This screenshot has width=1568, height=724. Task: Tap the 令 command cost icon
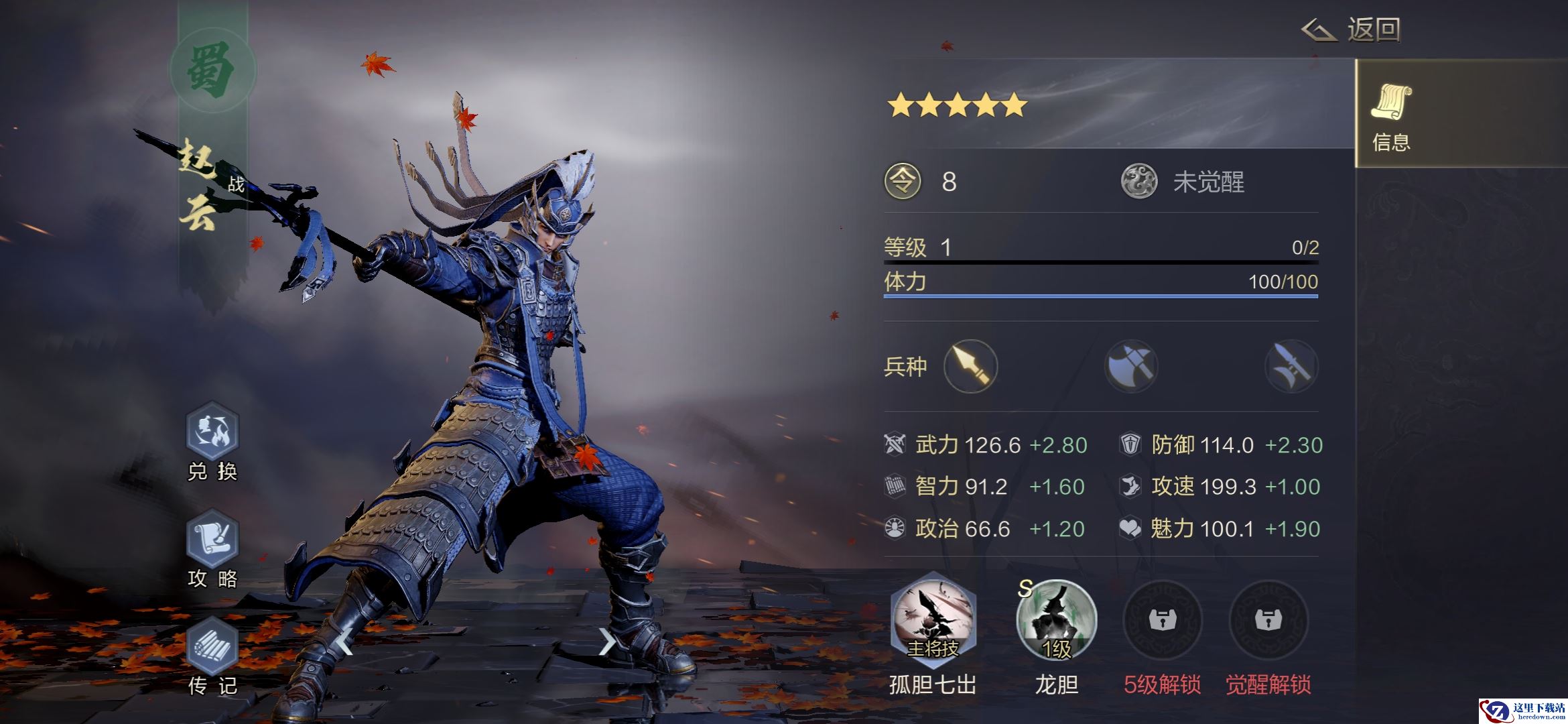(x=903, y=182)
